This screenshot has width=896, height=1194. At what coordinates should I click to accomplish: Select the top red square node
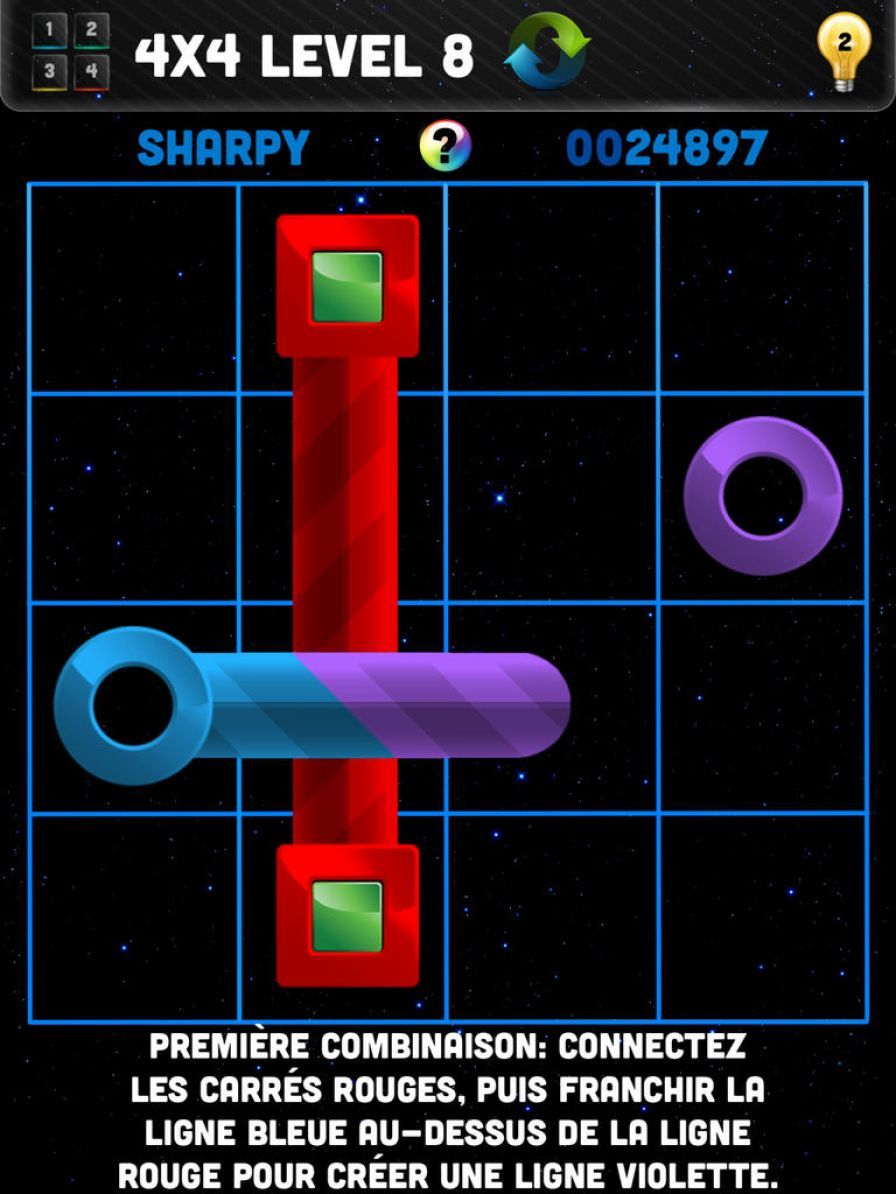(347, 287)
